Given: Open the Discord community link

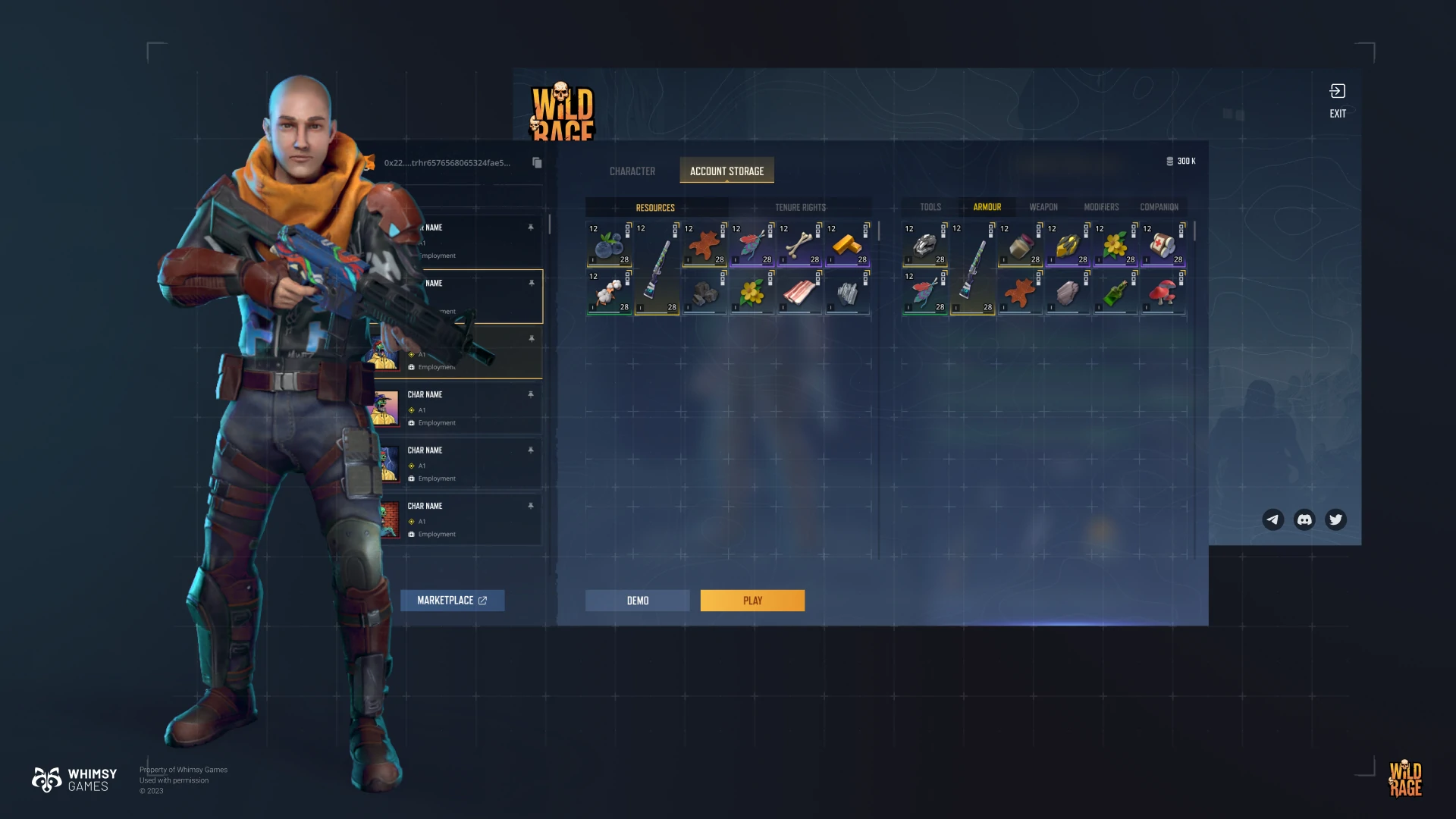Looking at the screenshot, I should coord(1304,519).
